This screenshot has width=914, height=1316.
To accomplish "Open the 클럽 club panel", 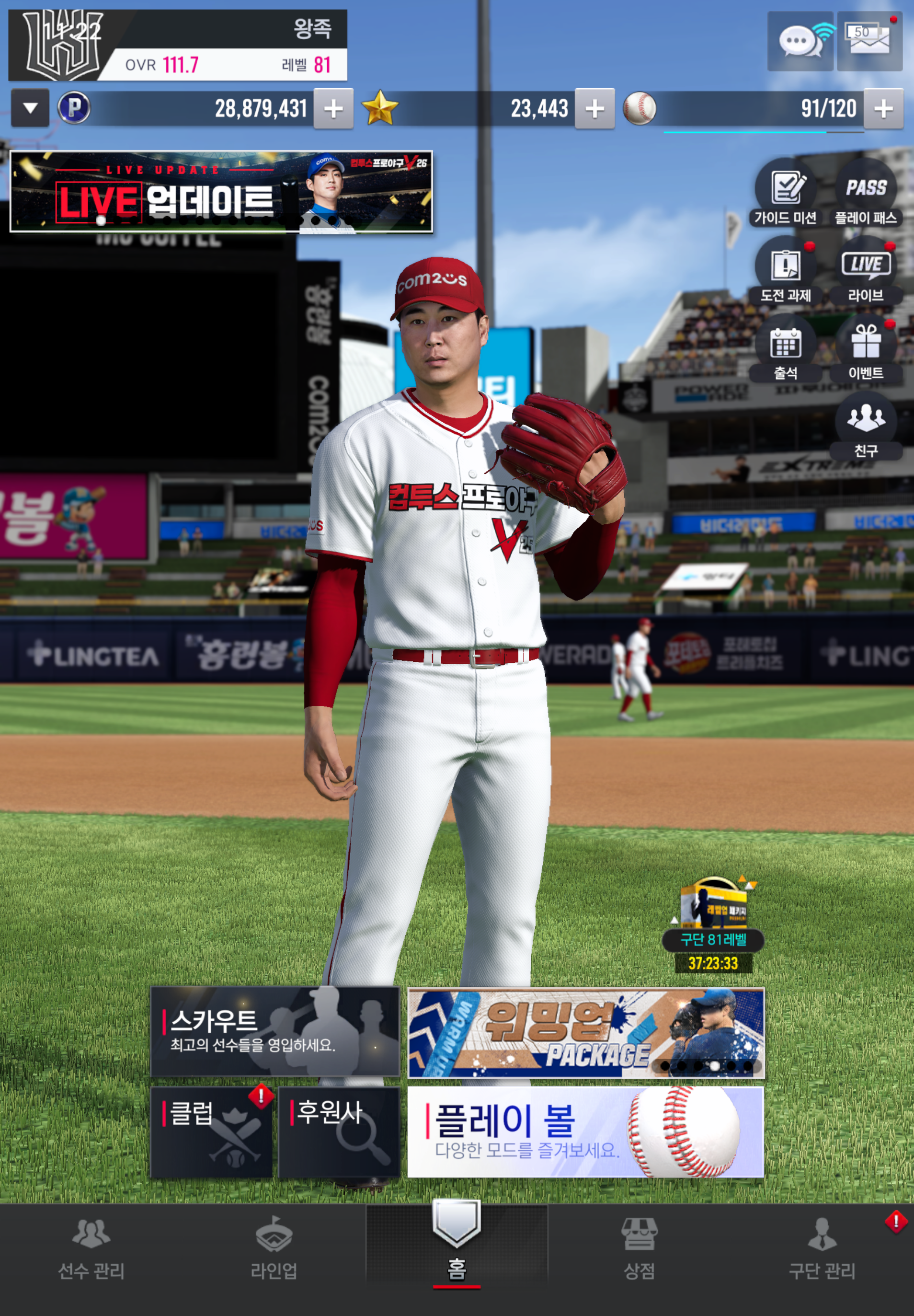I will [x=211, y=1132].
